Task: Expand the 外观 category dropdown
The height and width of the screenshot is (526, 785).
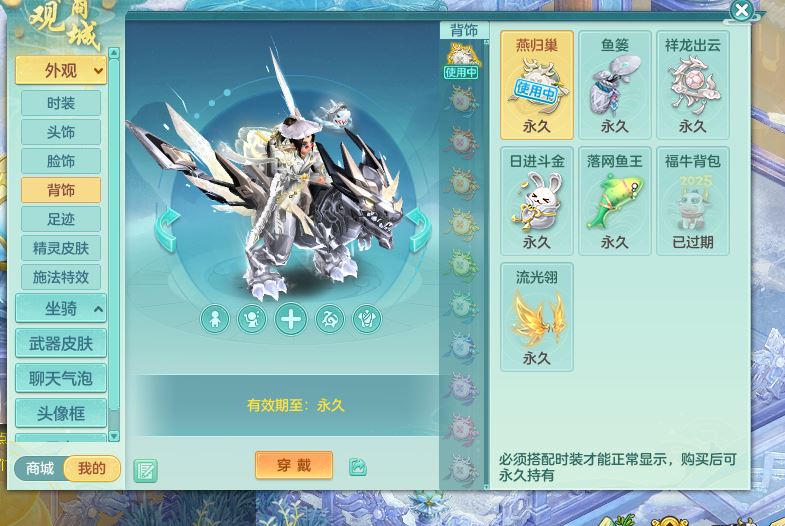Action: point(61,70)
